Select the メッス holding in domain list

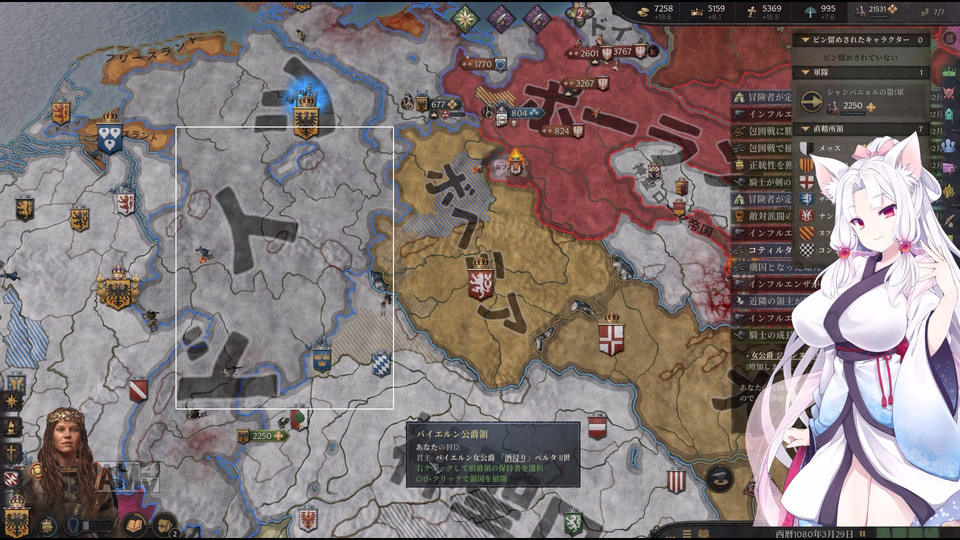click(x=830, y=148)
